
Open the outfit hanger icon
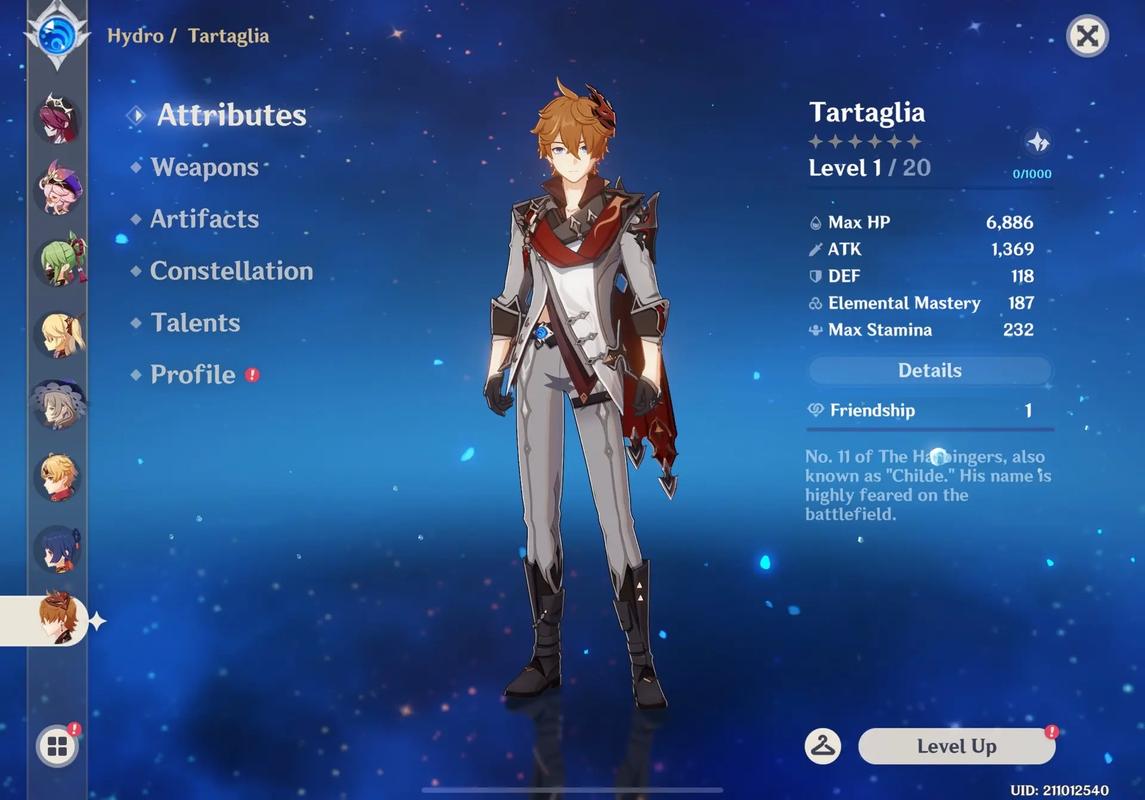pos(823,746)
